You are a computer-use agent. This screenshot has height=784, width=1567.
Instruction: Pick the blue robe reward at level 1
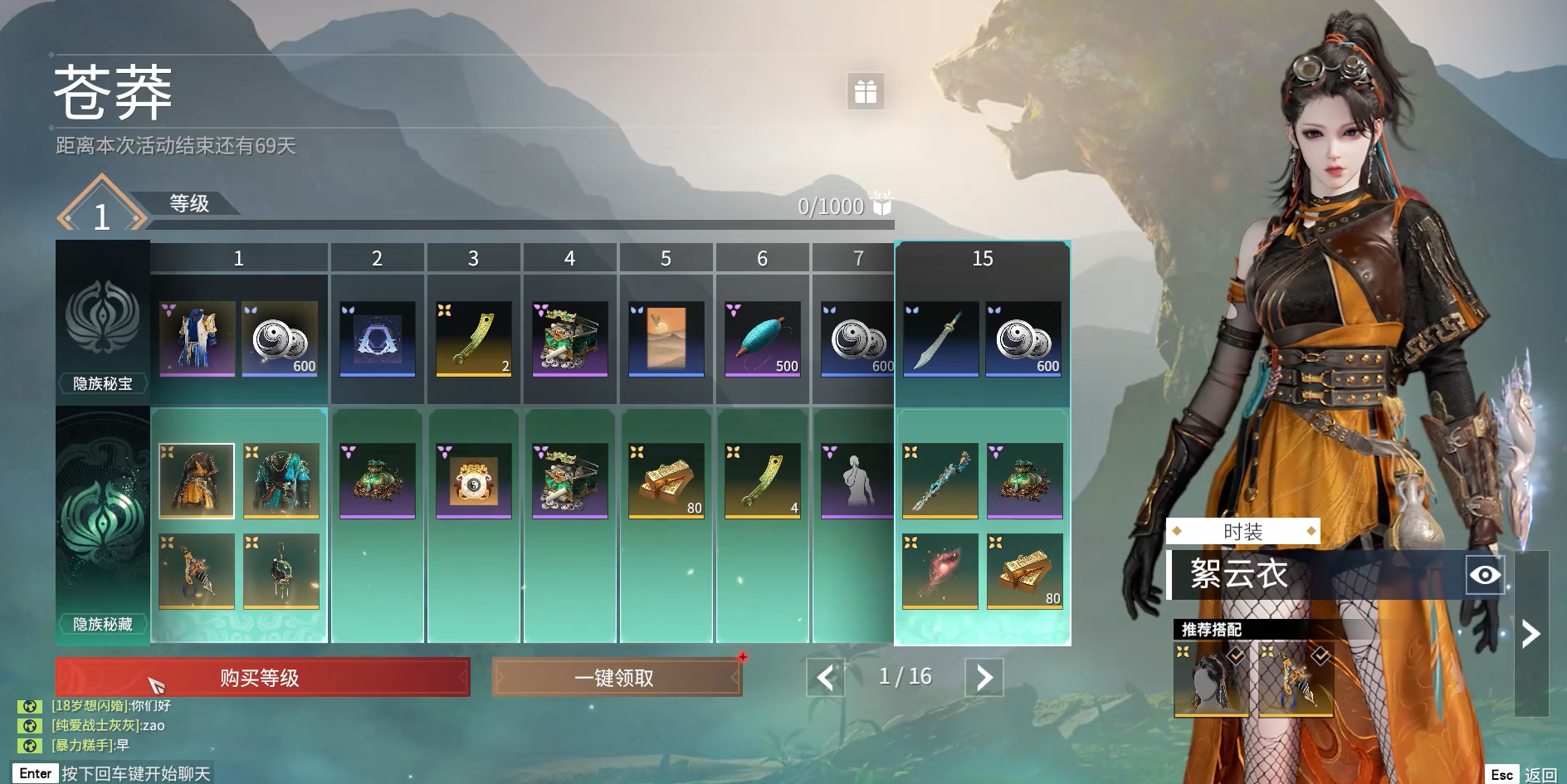tap(197, 338)
